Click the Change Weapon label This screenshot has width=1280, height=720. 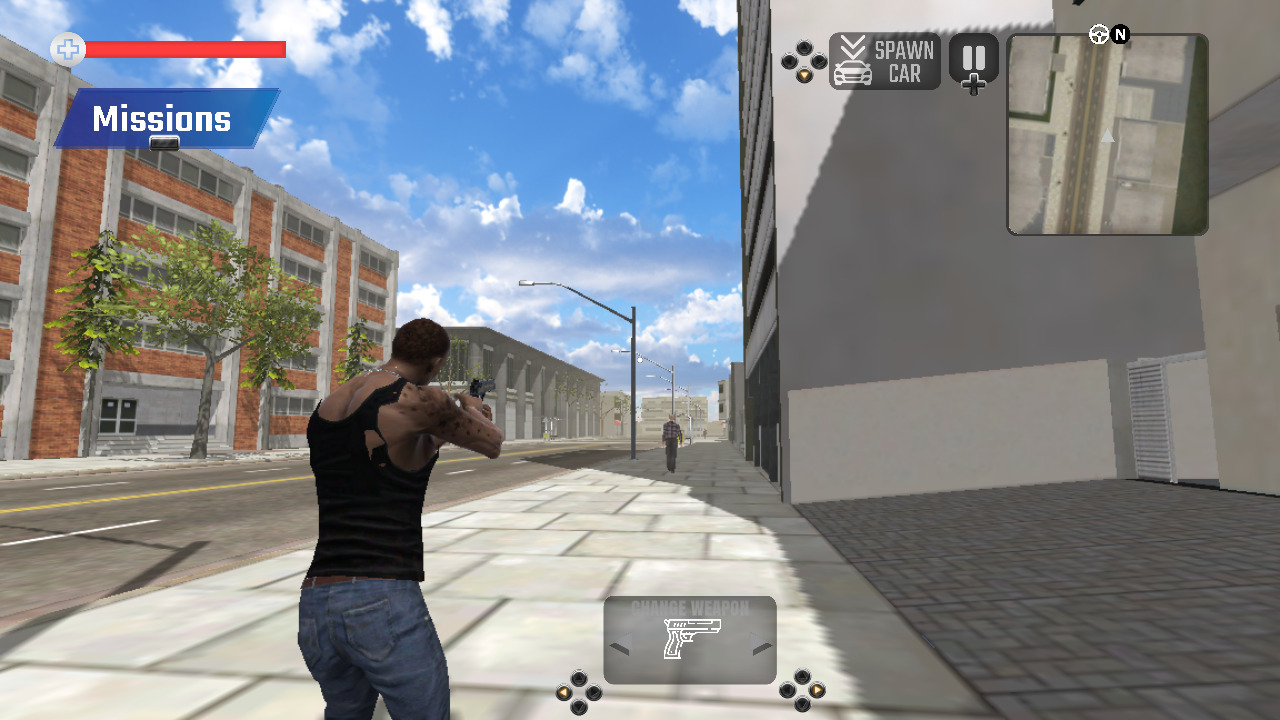coord(689,606)
